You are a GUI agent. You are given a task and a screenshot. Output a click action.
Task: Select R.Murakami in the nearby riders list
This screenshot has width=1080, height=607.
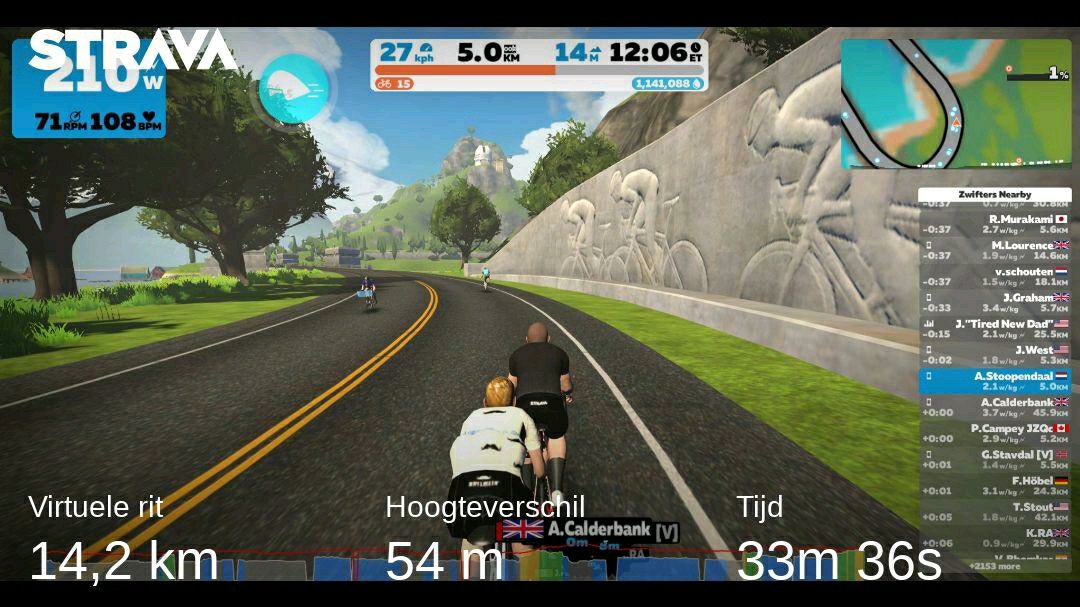(994, 224)
